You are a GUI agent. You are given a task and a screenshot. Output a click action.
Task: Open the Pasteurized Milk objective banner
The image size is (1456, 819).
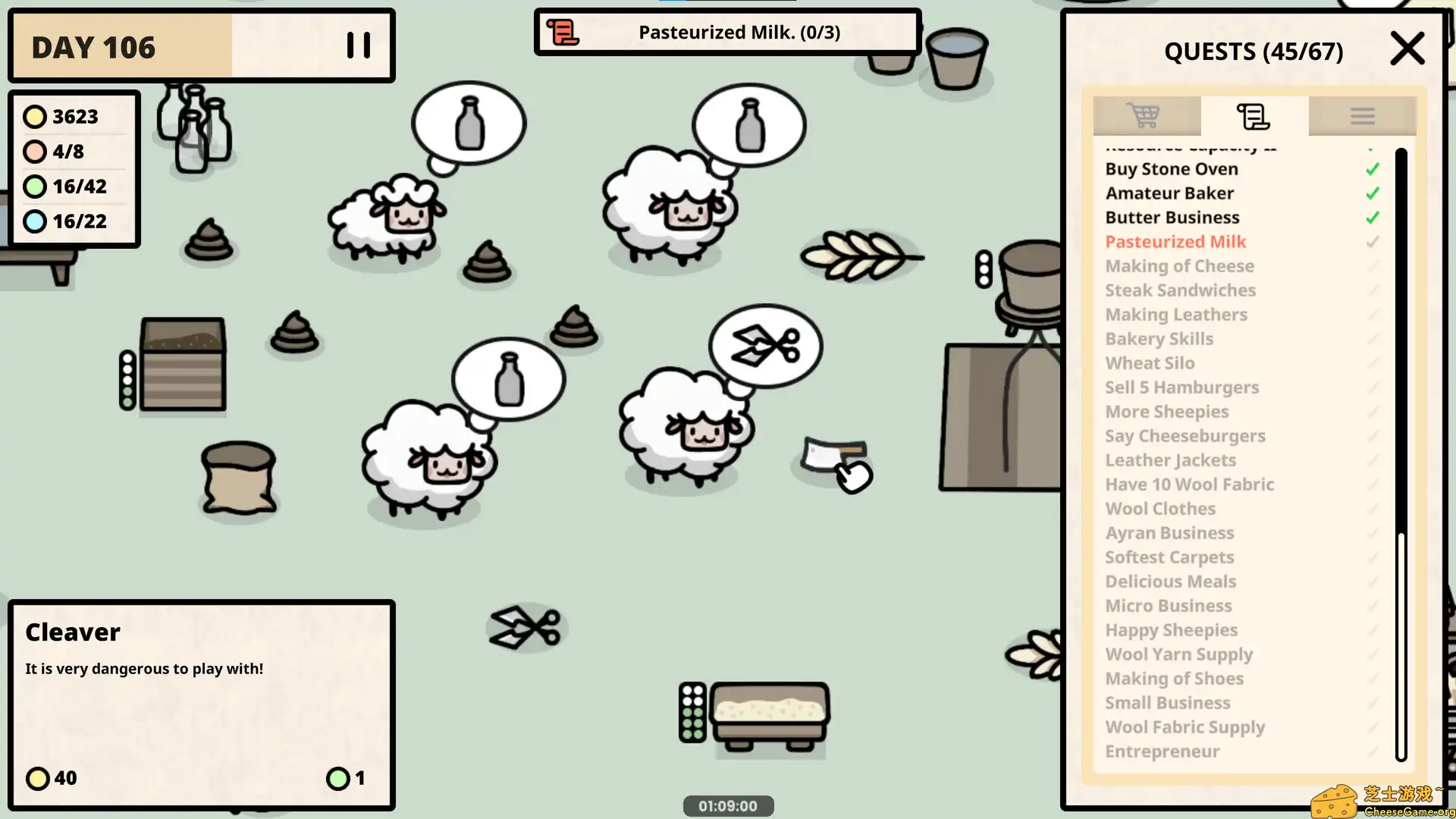pyautogui.click(x=727, y=32)
